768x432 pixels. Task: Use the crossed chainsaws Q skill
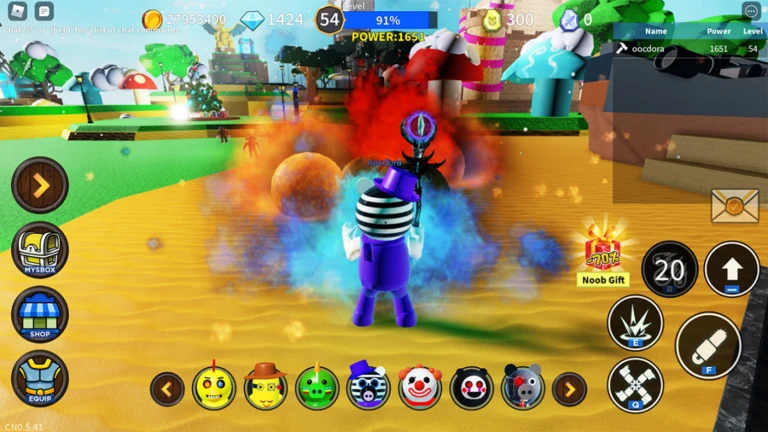[635, 385]
